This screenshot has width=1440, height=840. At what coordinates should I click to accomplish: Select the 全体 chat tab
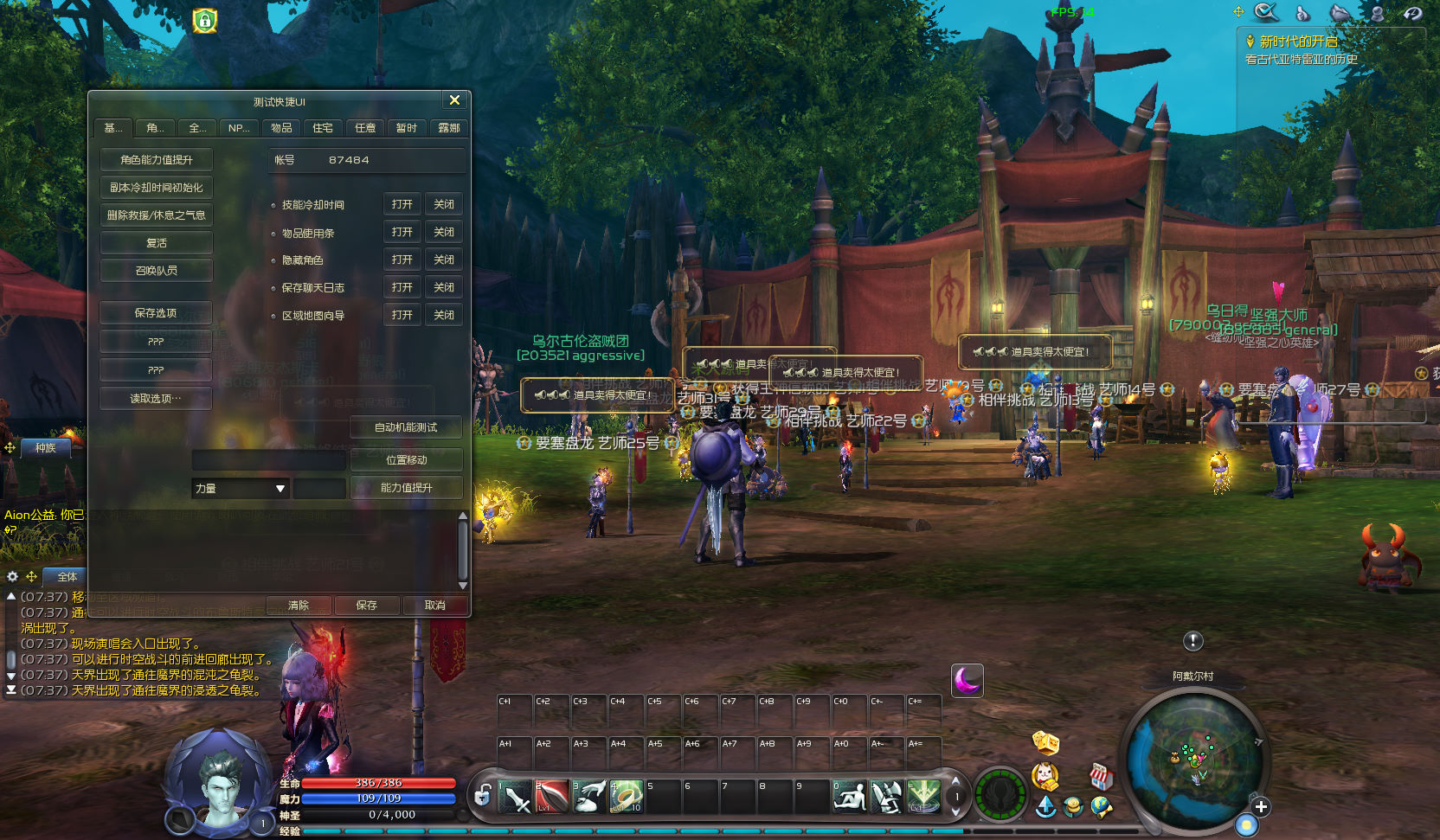[67, 577]
